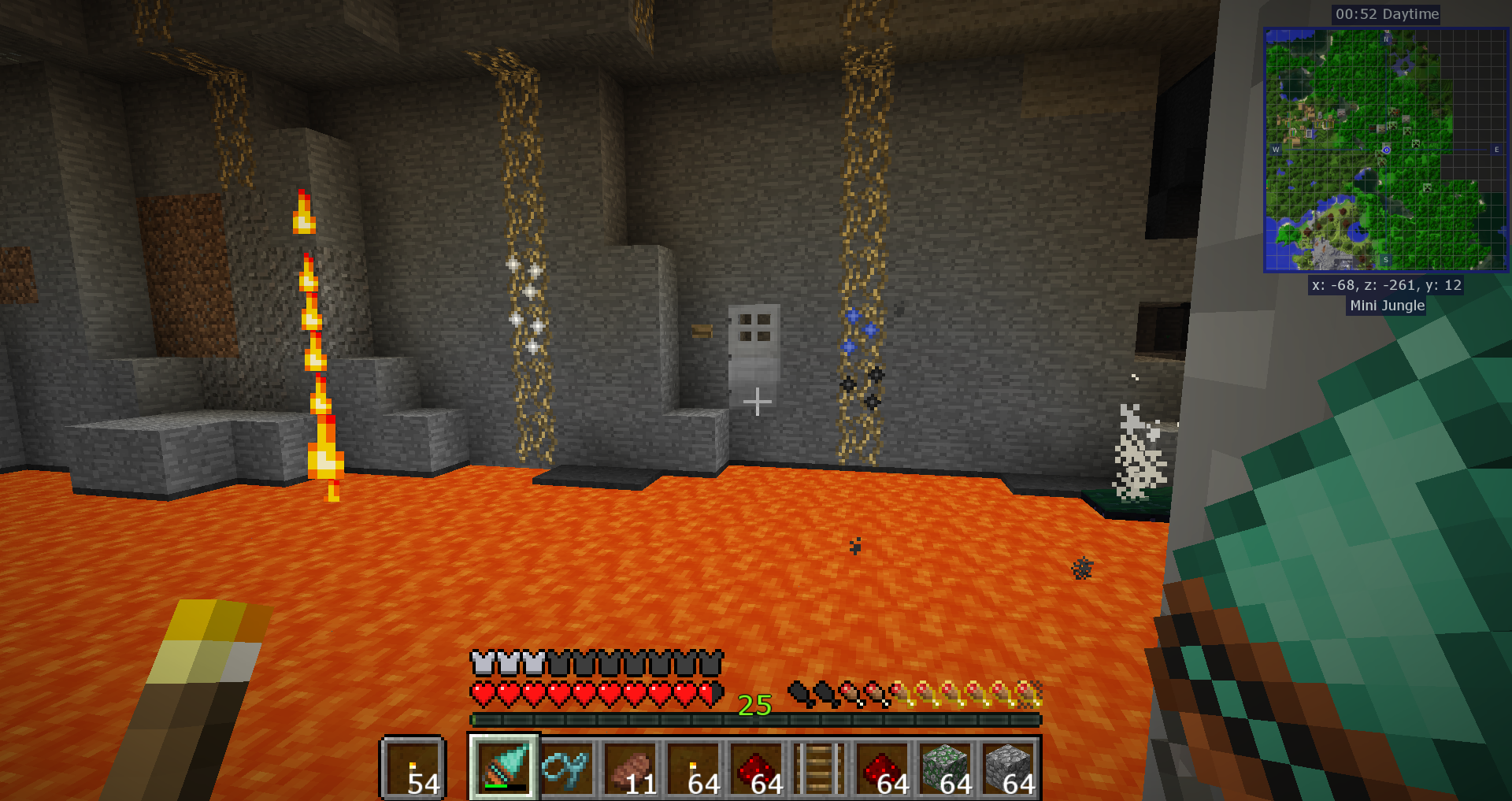Select the diamond drill hotbar slot

(504, 767)
